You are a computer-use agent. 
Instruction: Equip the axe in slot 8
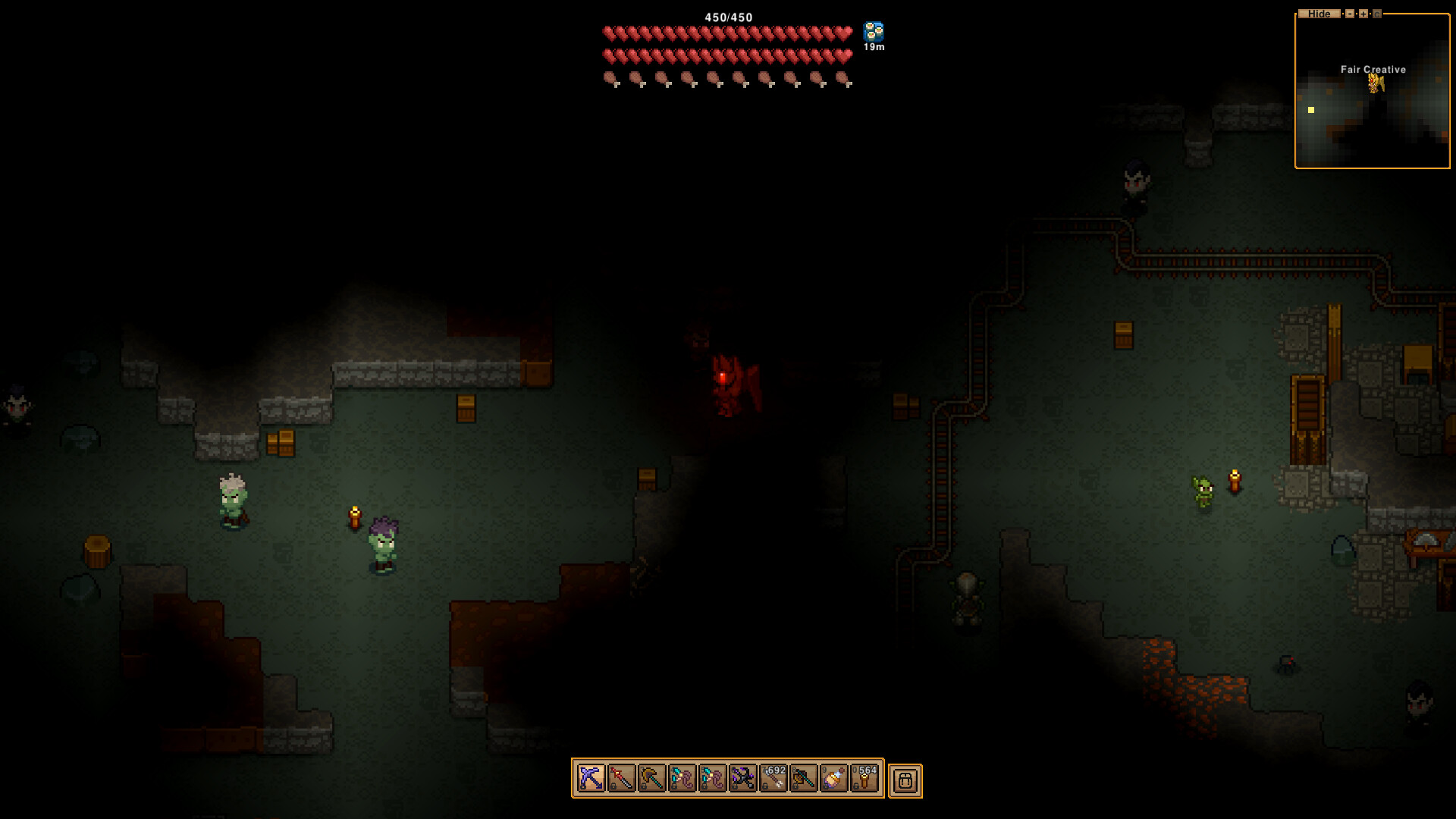click(803, 779)
